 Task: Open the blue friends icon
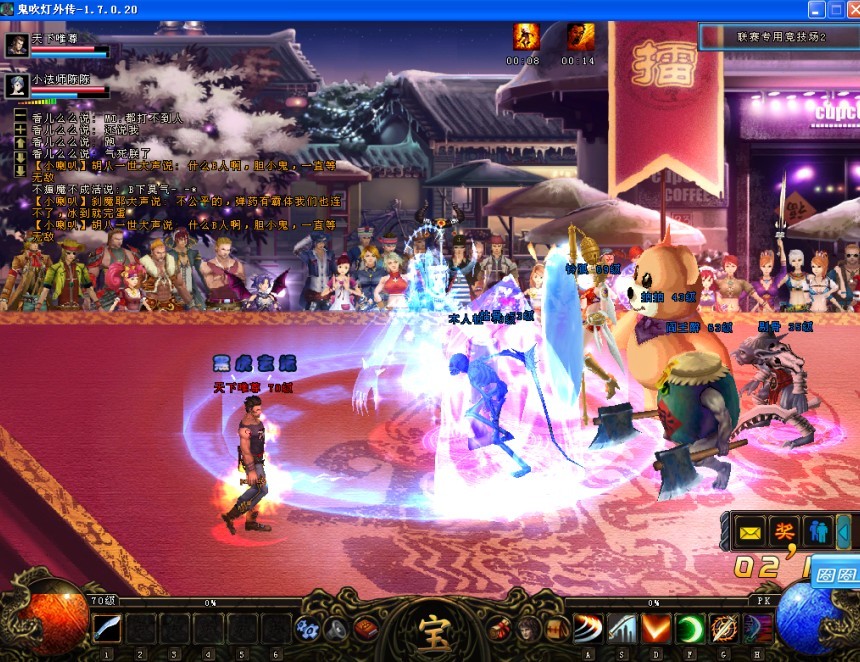click(x=817, y=529)
